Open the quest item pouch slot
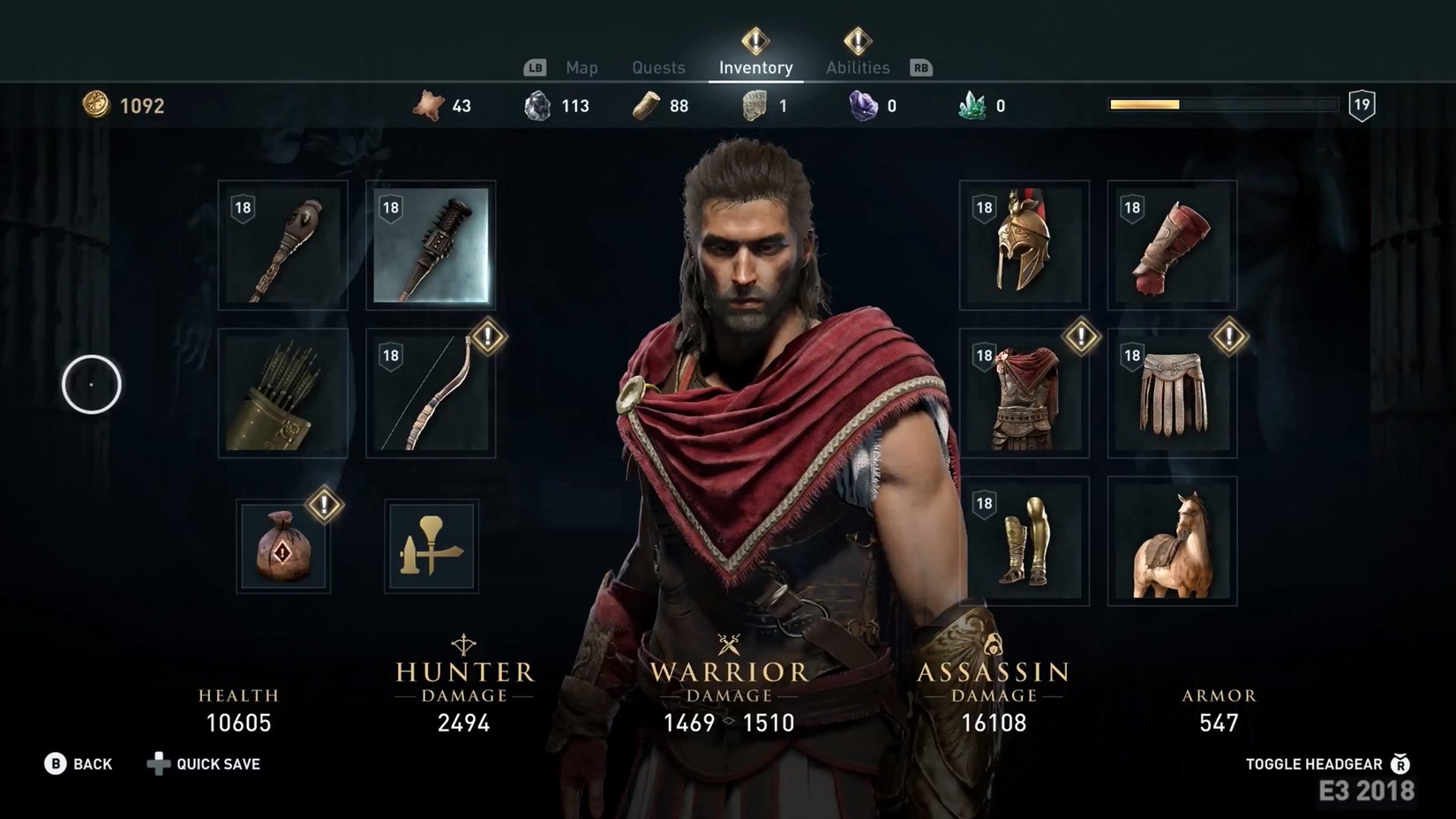The image size is (1456, 819). [283, 546]
